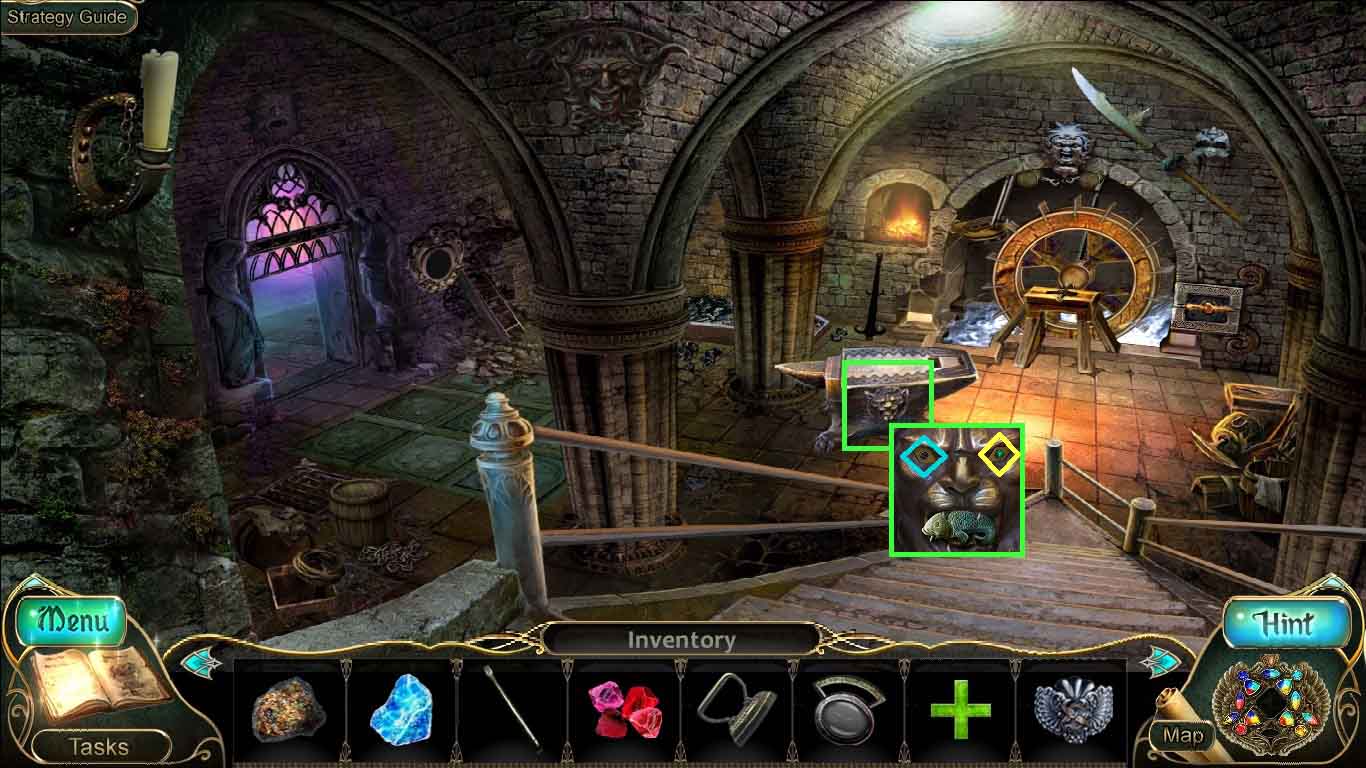Open the Strategy Guide
The image size is (1366, 768).
coord(67,17)
